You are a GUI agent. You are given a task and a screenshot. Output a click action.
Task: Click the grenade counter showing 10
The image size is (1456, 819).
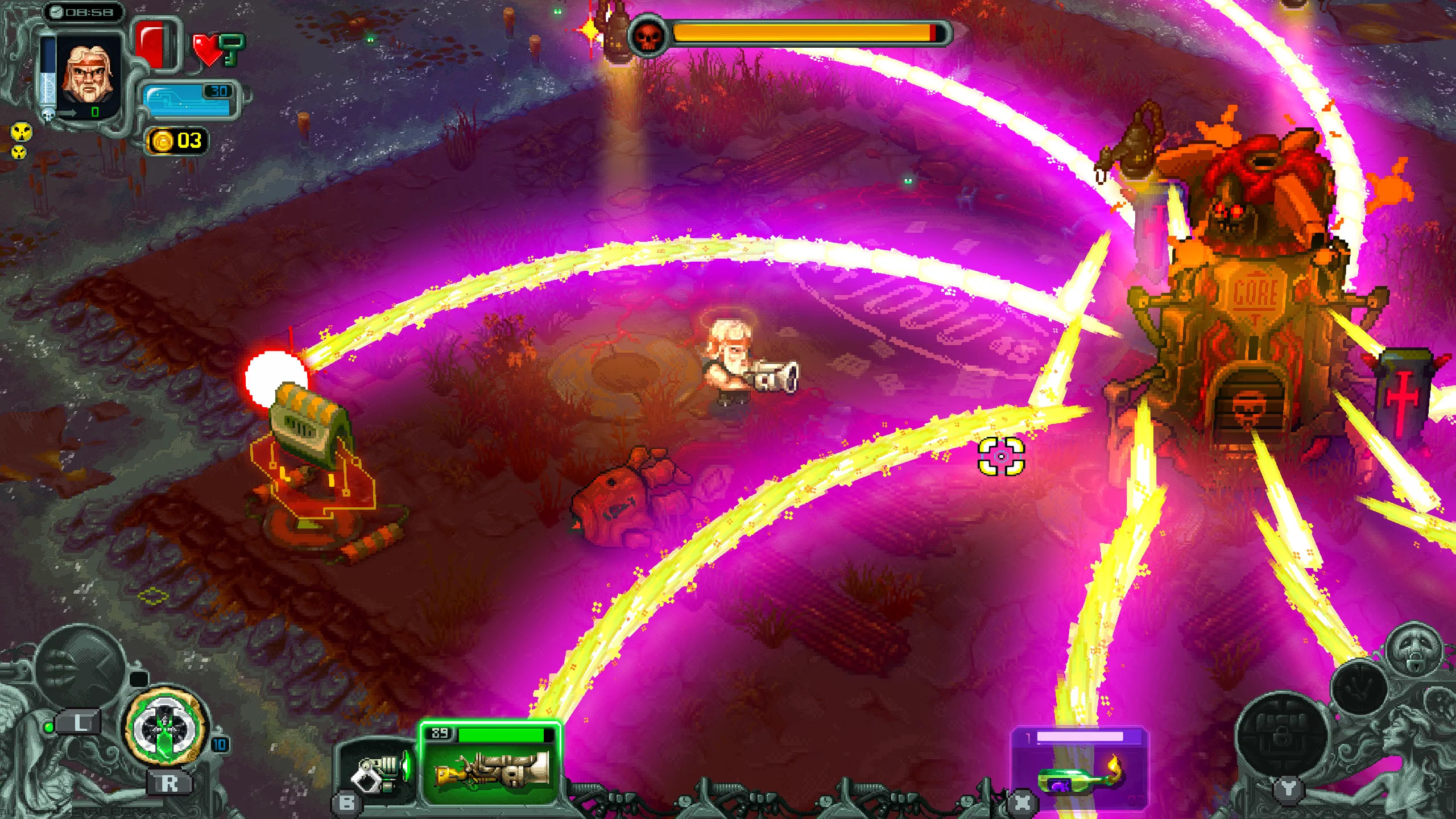coord(219,746)
